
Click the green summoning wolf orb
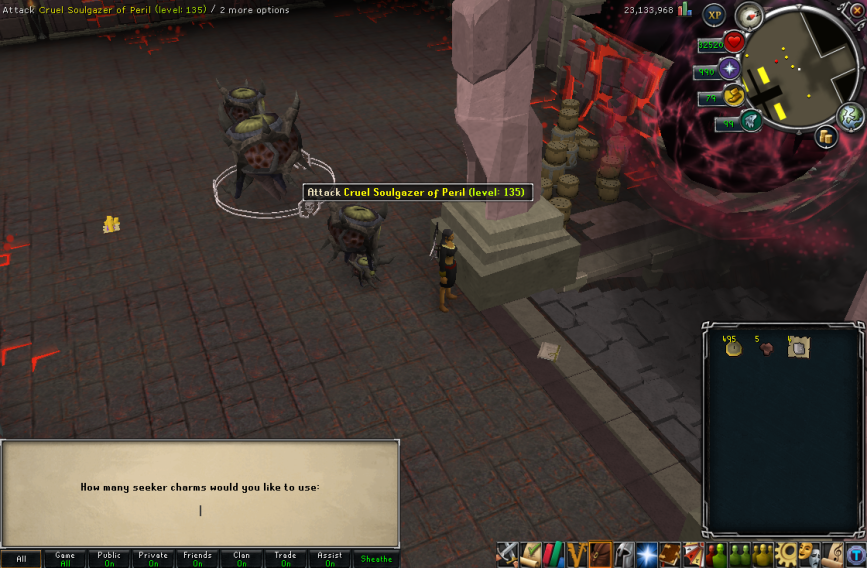click(x=752, y=122)
